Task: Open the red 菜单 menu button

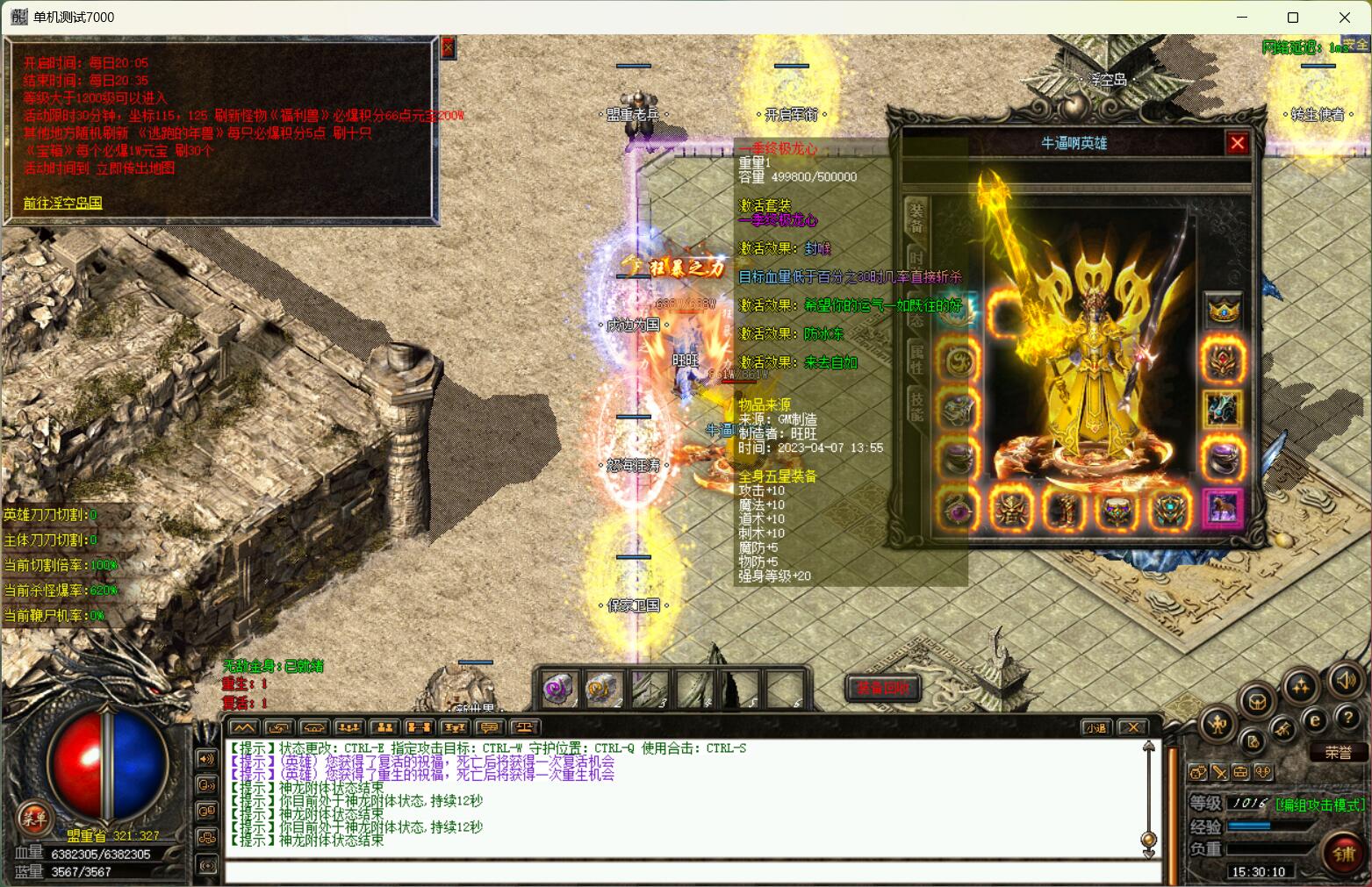Action: (x=34, y=819)
